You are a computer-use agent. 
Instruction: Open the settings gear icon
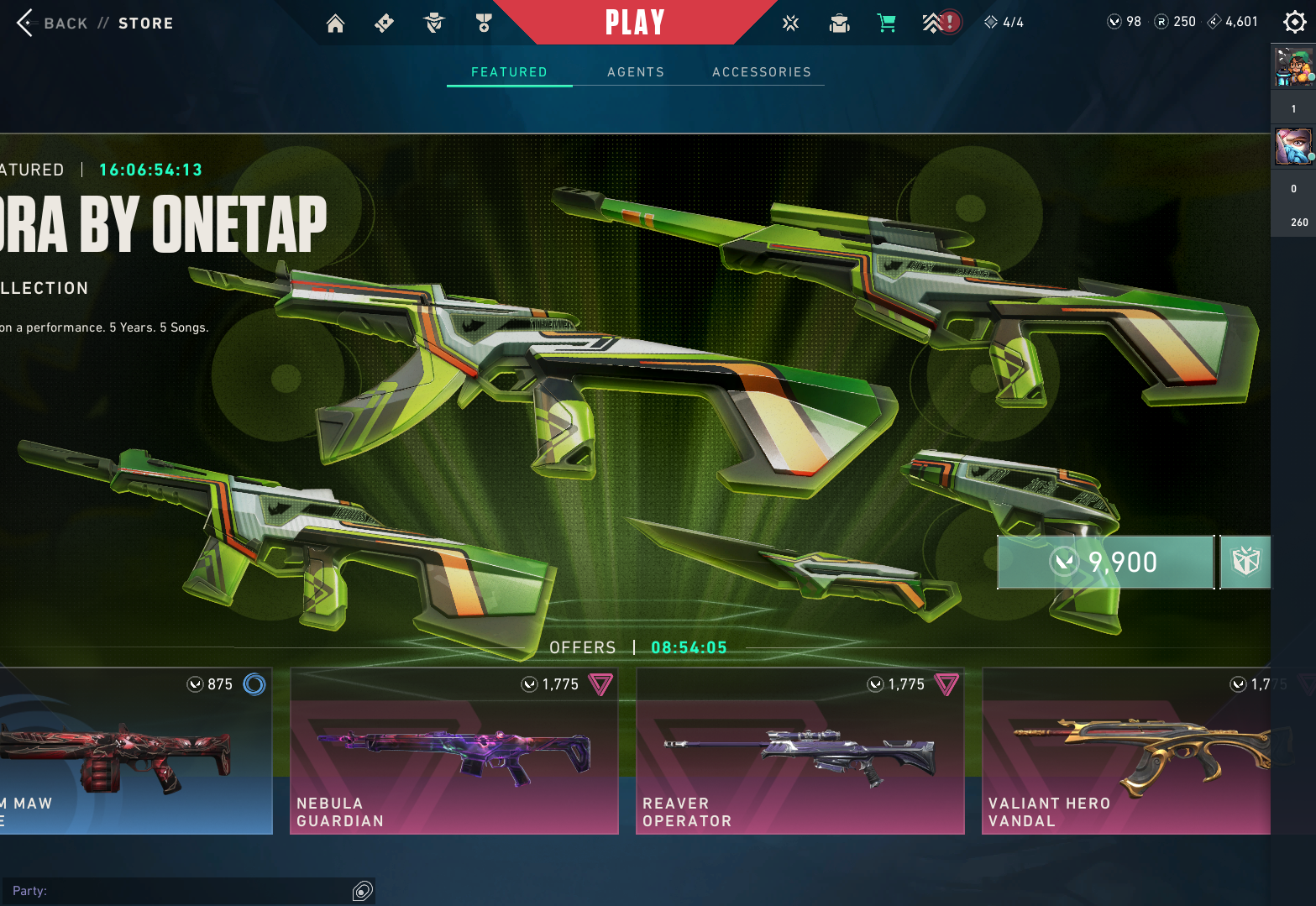(x=1294, y=23)
